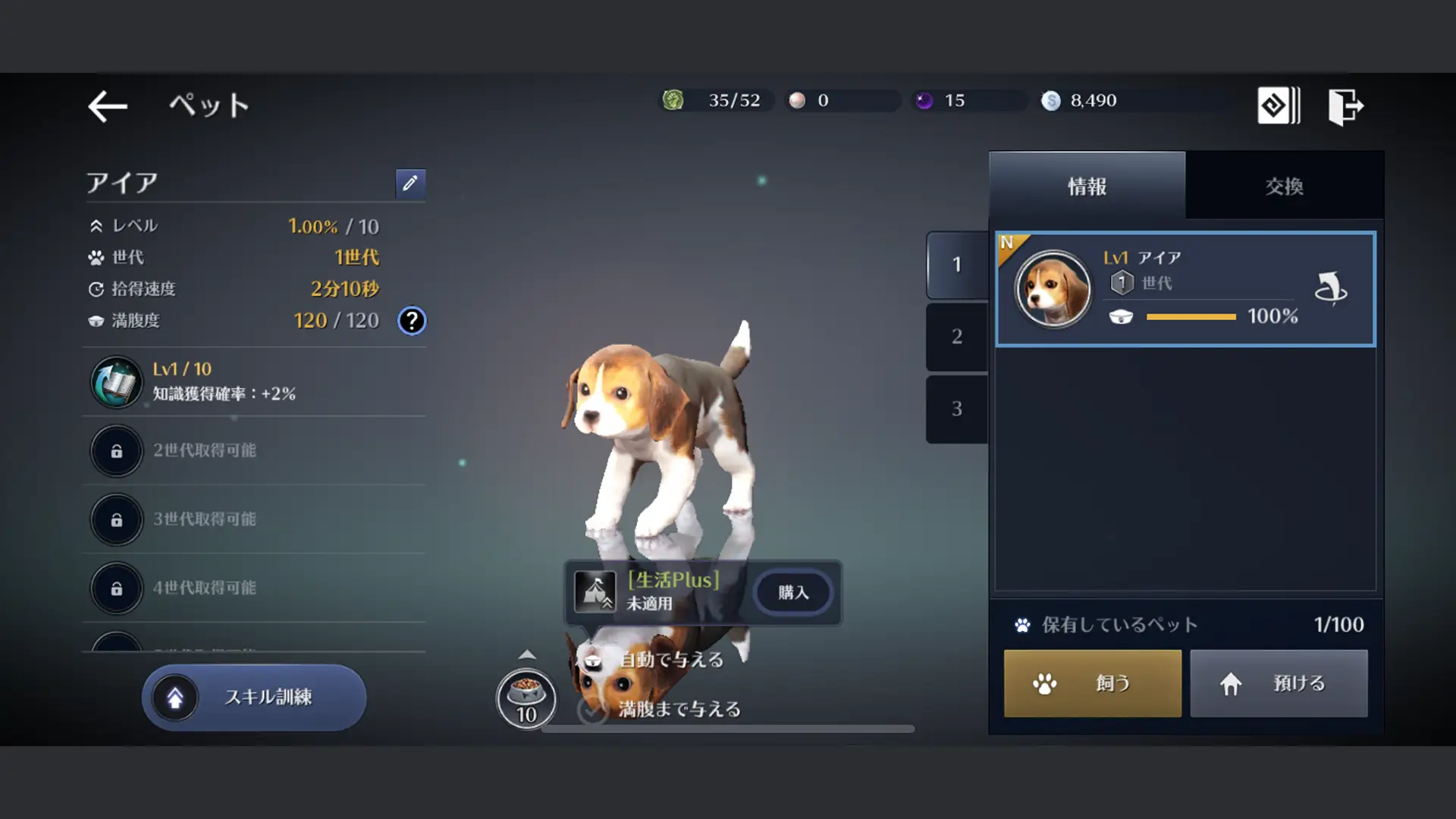Click the 預ける button to store the pet
Image resolution: width=1456 pixels, height=819 pixels.
click(x=1279, y=682)
